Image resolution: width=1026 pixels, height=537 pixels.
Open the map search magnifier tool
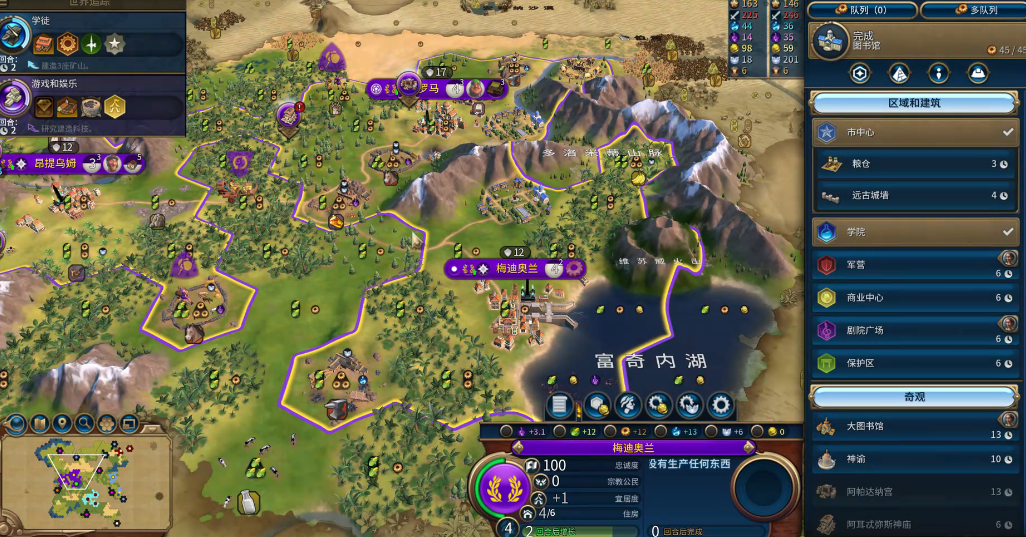(84, 423)
